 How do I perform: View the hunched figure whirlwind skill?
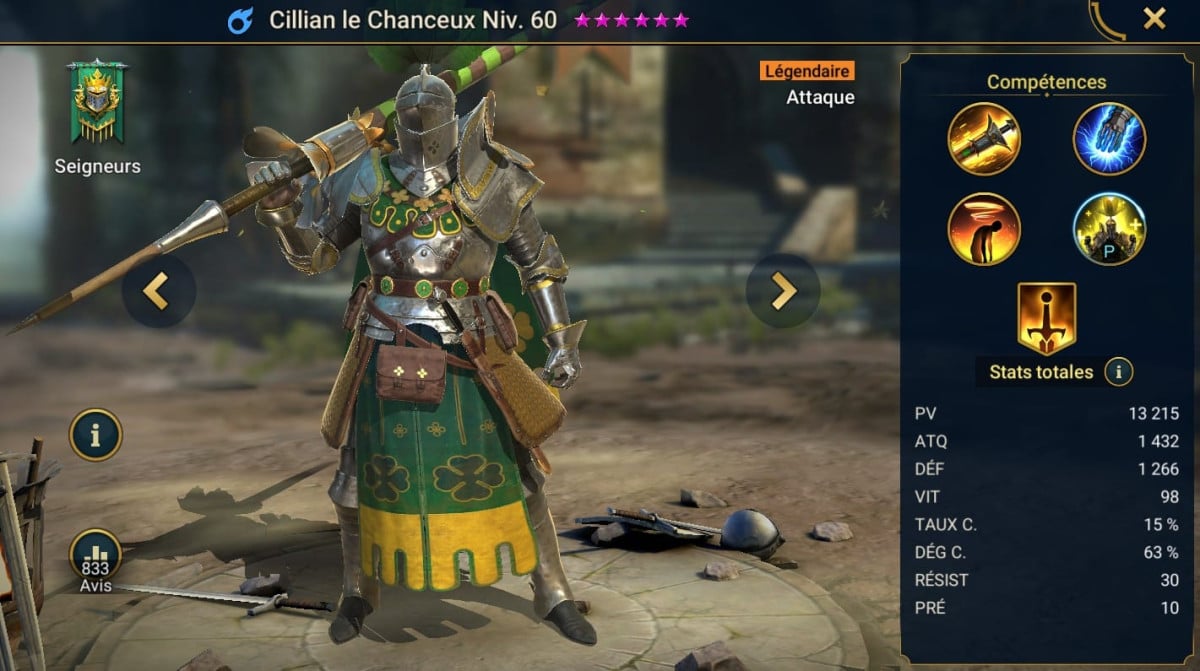984,229
